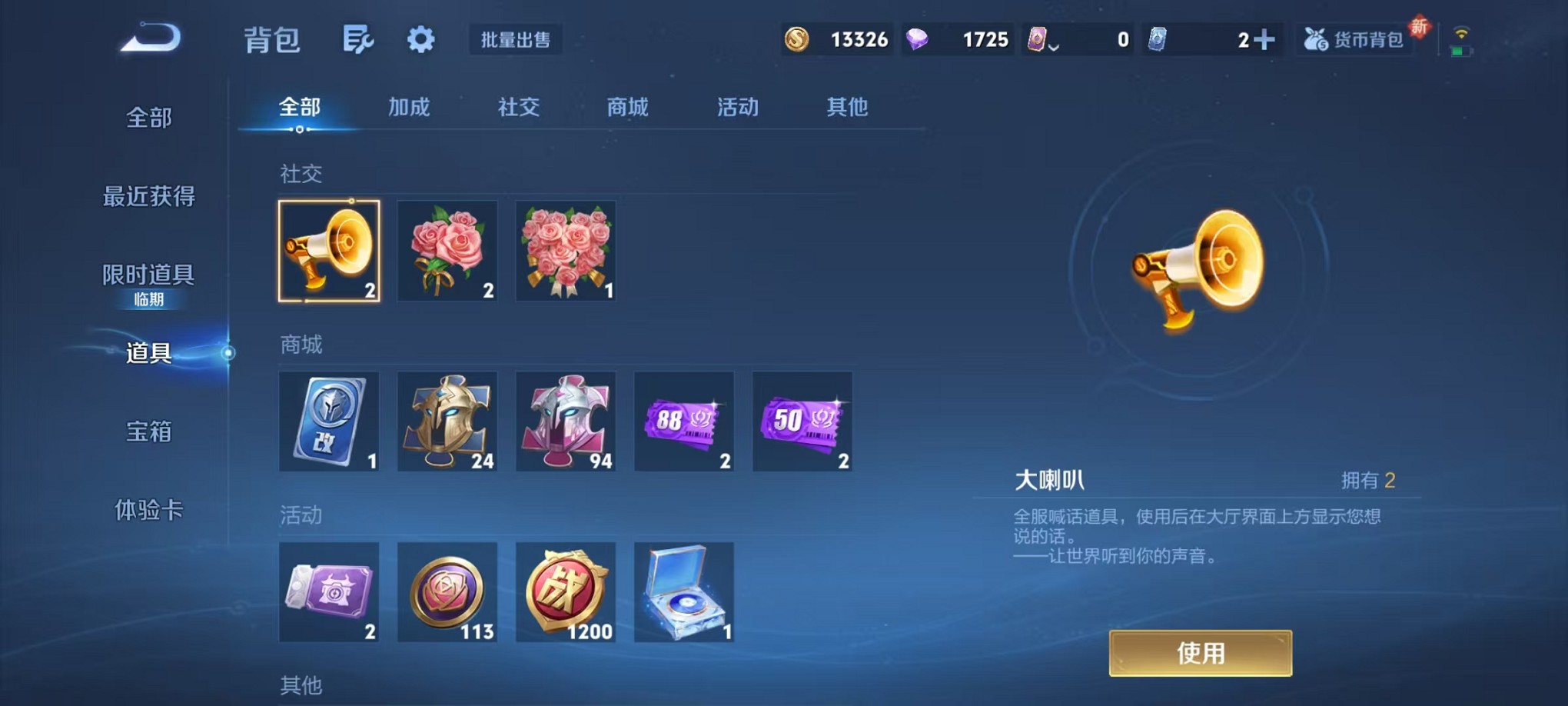1568x706 pixels.
Task: Select the crystal music box item
Action: 684,592
